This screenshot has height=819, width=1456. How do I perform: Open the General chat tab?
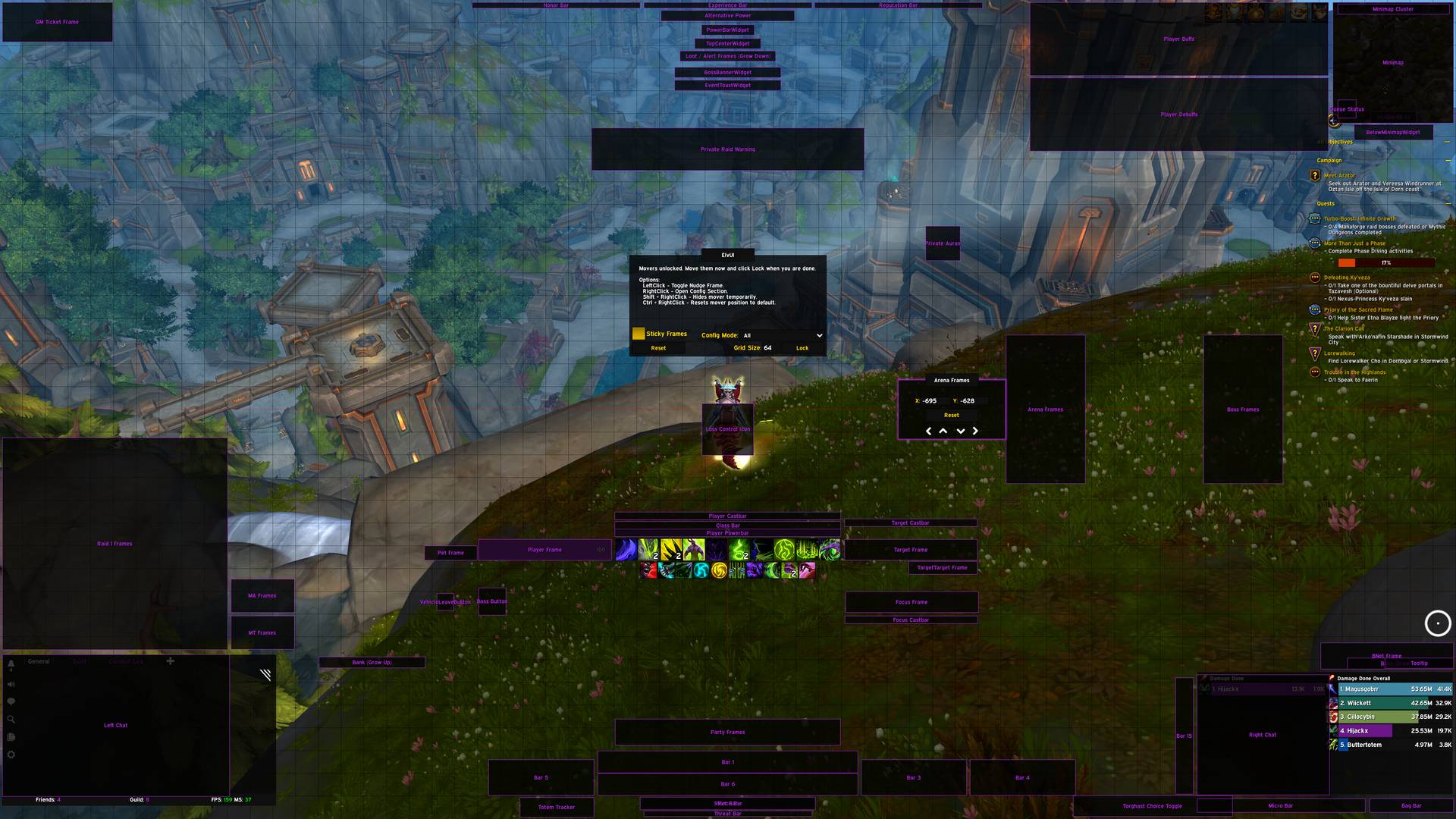coord(39,661)
